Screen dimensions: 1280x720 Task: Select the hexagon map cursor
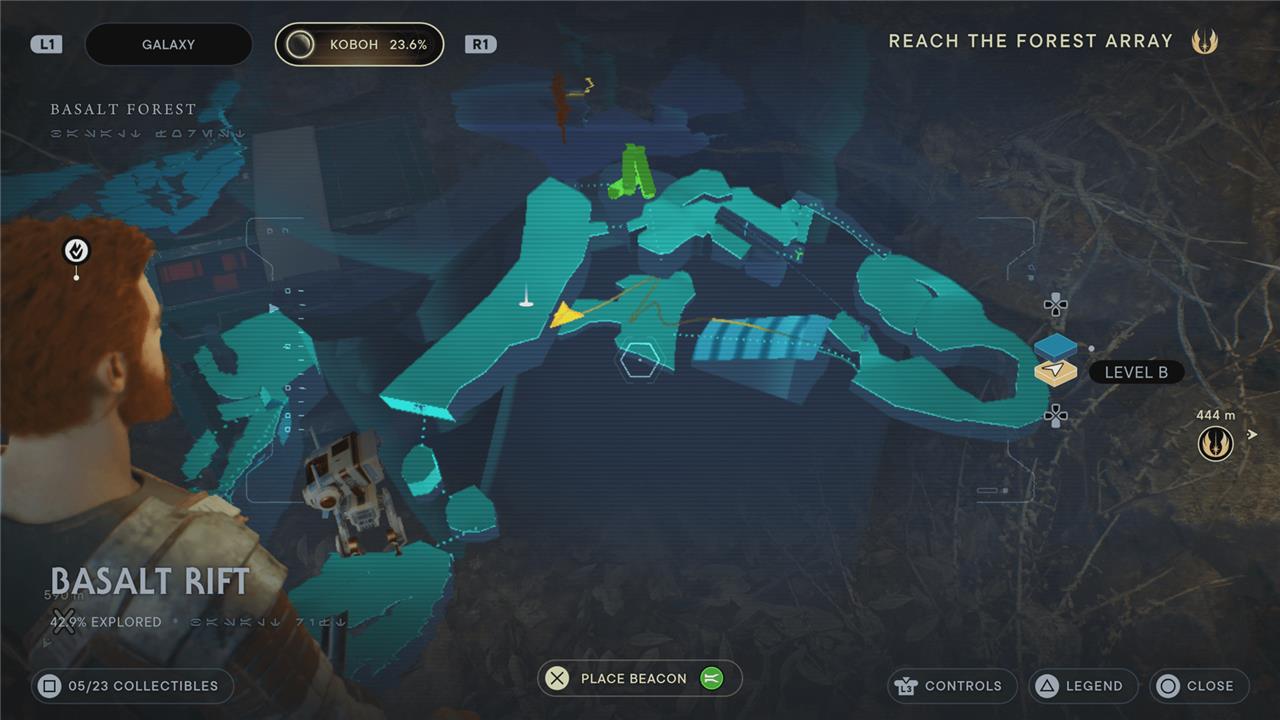(638, 361)
